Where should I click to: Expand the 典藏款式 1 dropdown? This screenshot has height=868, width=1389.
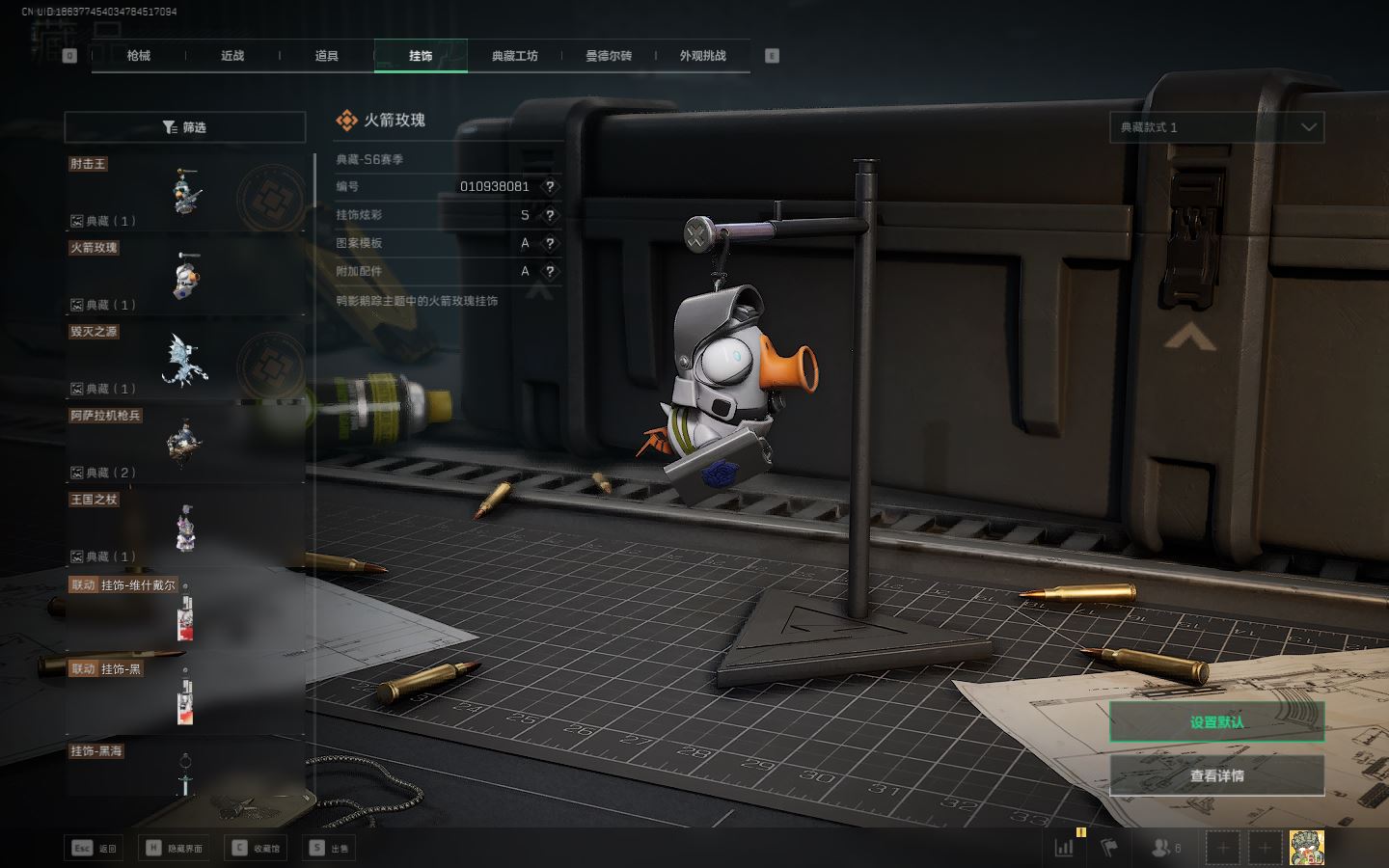(1216, 127)
